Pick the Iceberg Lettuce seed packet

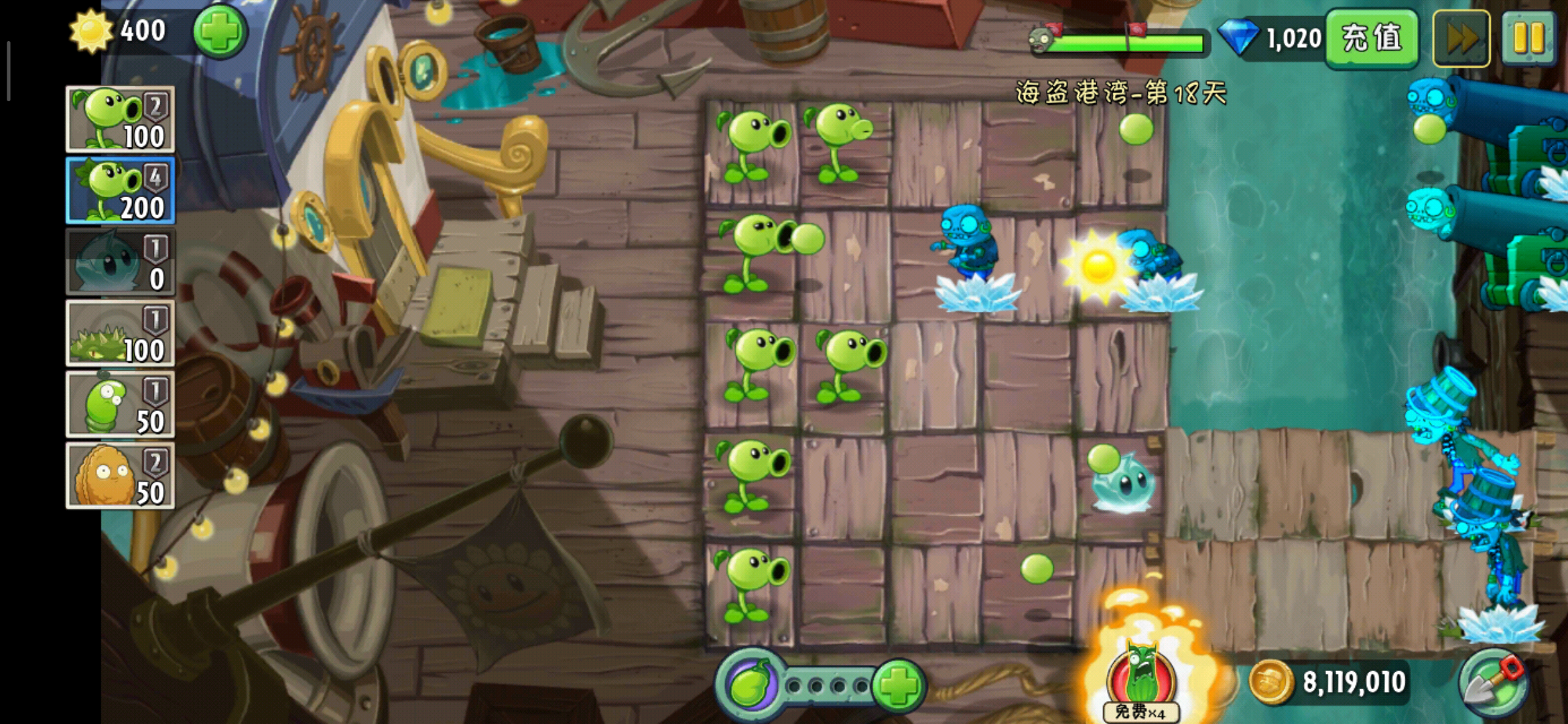click(x=121, y=262)
